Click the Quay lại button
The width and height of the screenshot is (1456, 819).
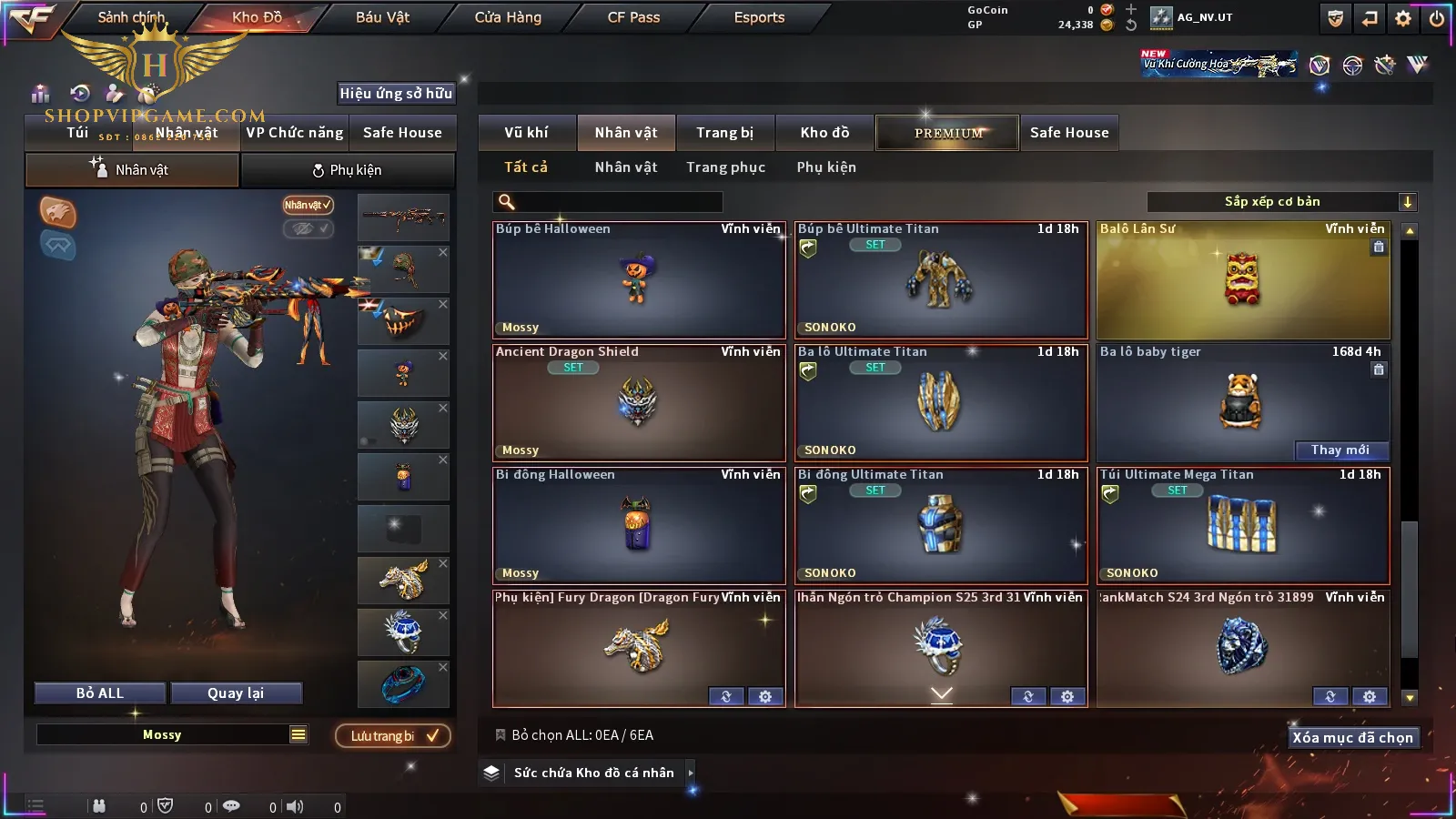[236, 693]
